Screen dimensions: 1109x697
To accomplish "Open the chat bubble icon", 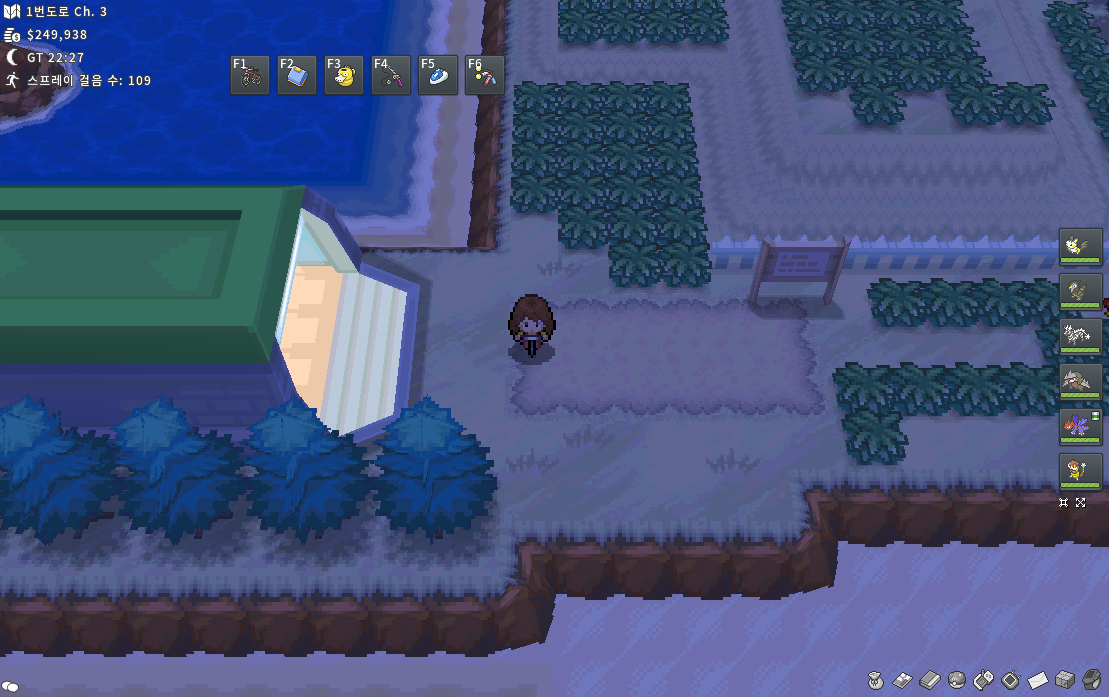I will (x=10, y=687).
